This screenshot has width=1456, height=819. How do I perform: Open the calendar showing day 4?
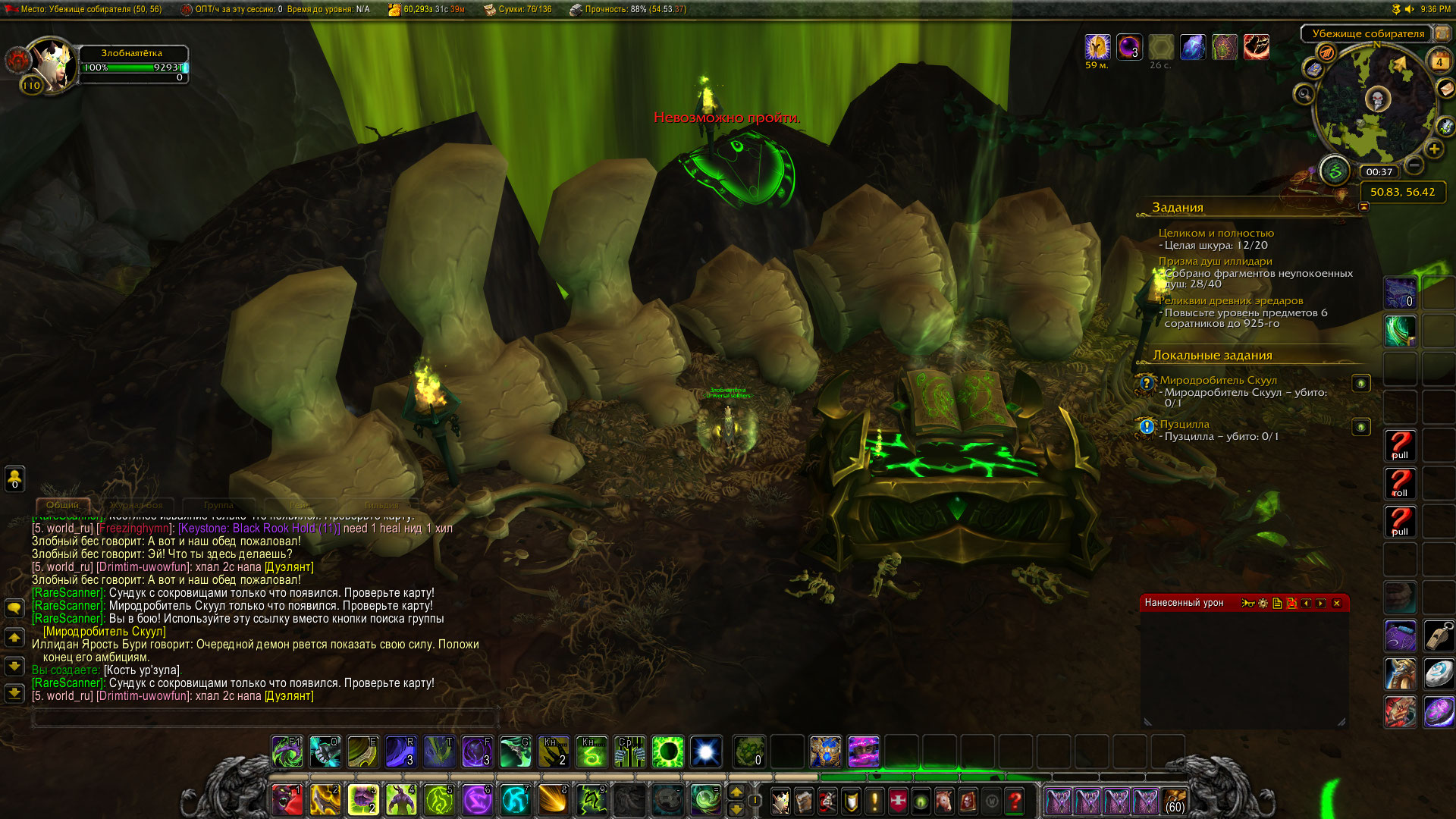(1439, 62)
